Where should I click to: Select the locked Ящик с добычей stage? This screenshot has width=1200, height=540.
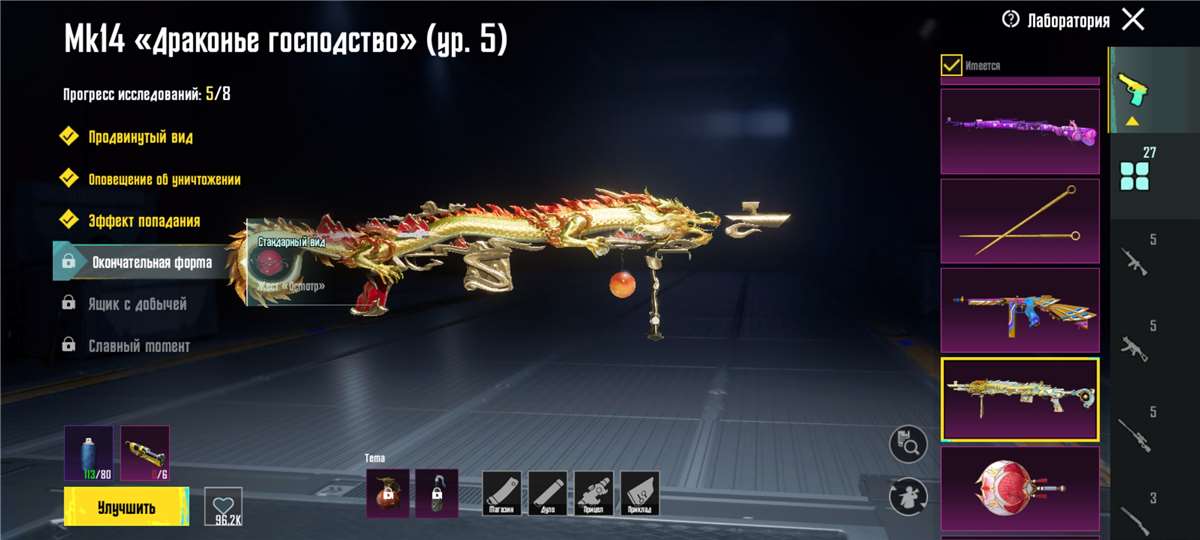point(139,304)
